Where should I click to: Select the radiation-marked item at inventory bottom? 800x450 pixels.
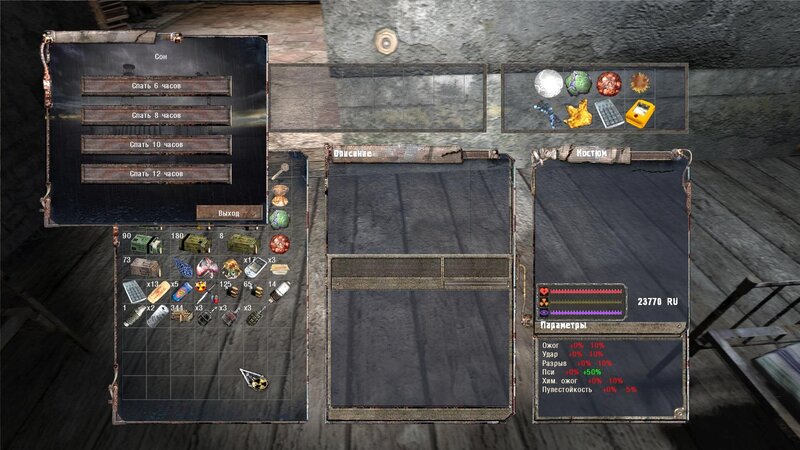coord(253,378)
